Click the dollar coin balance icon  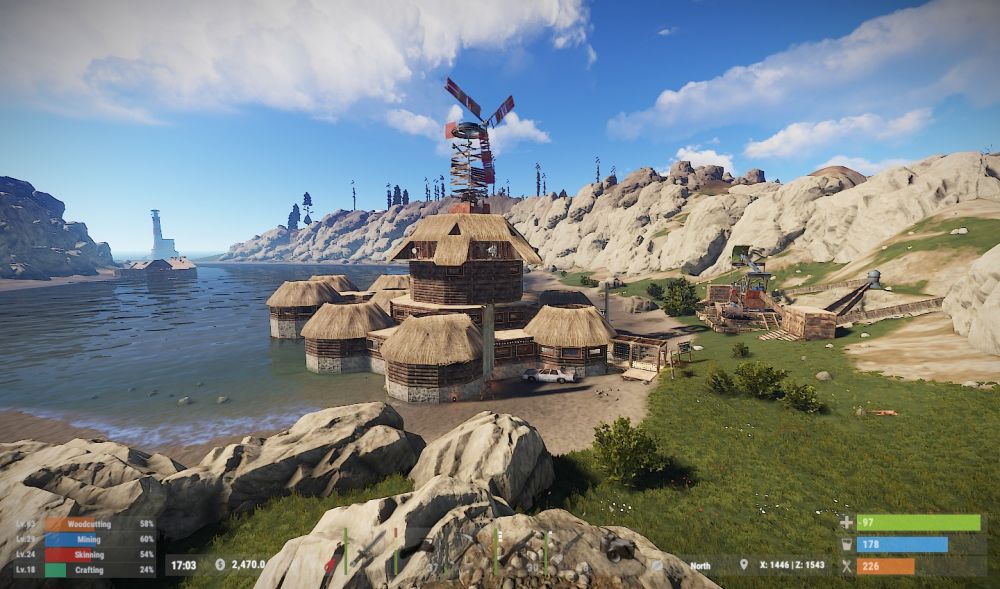click(x=220, y=565)
